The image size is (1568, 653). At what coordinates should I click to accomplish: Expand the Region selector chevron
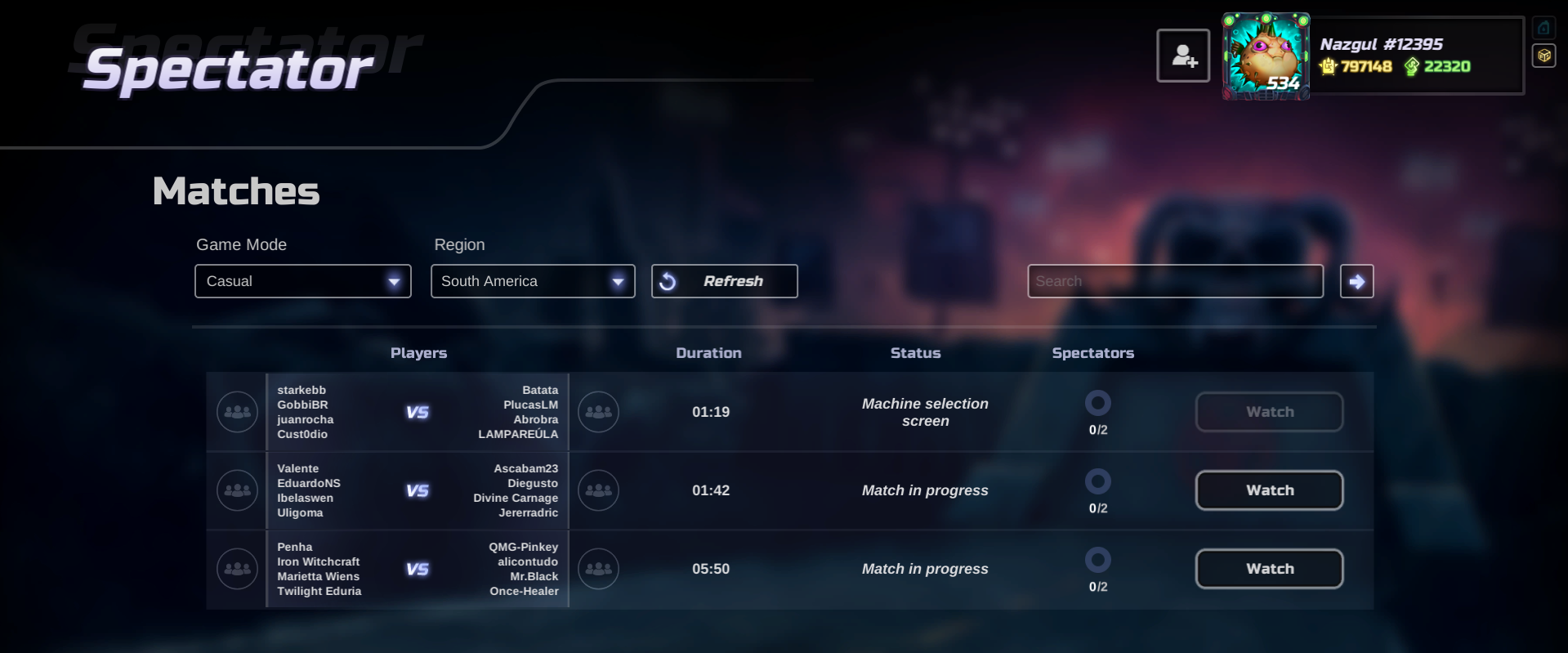click(x=619, y=280)
